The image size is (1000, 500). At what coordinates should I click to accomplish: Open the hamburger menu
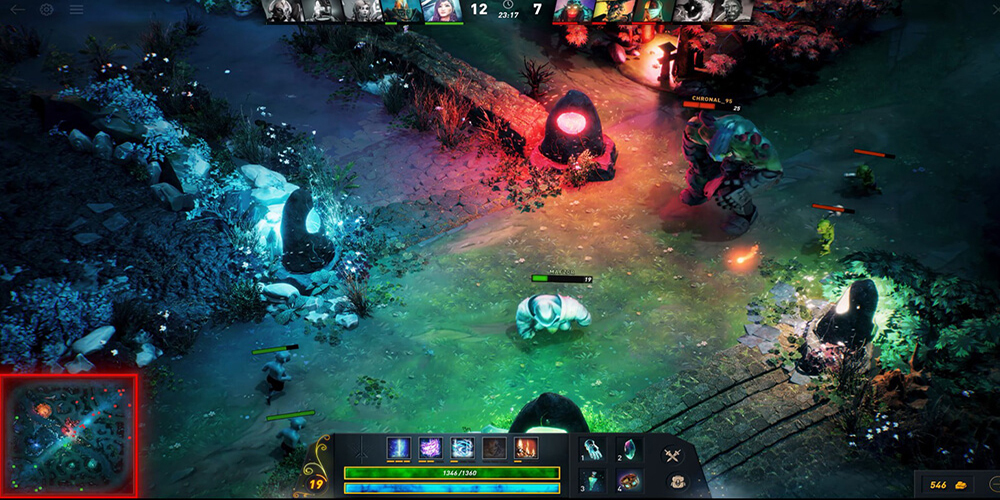[76, 9]
